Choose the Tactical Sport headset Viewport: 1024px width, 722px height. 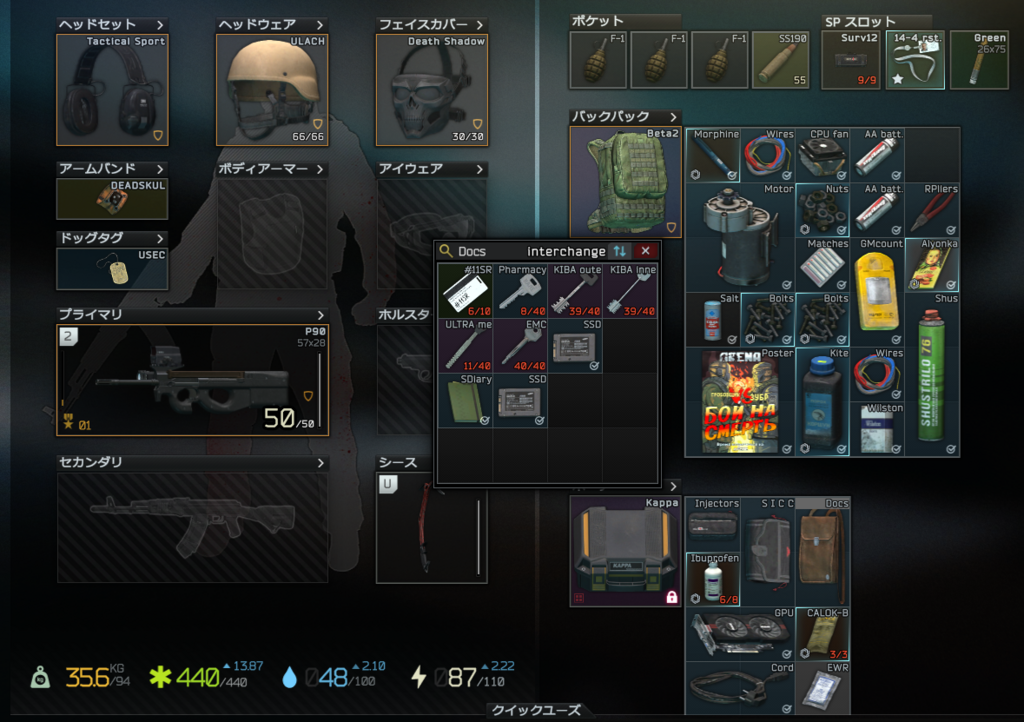tap(112, 90)
